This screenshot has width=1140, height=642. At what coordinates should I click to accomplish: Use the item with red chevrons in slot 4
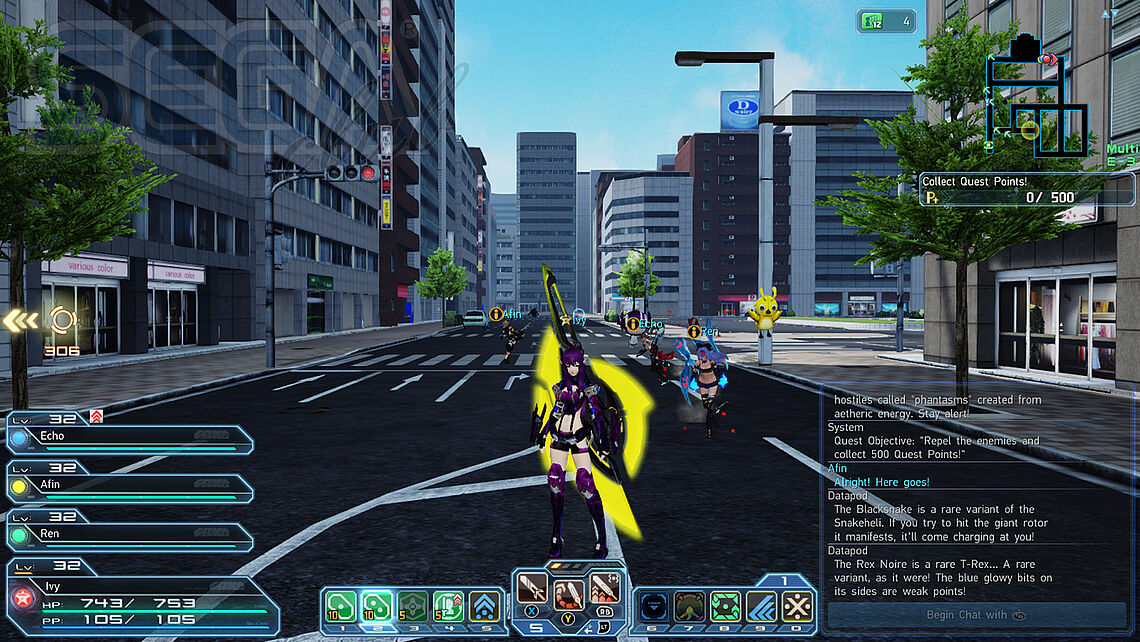448,607
